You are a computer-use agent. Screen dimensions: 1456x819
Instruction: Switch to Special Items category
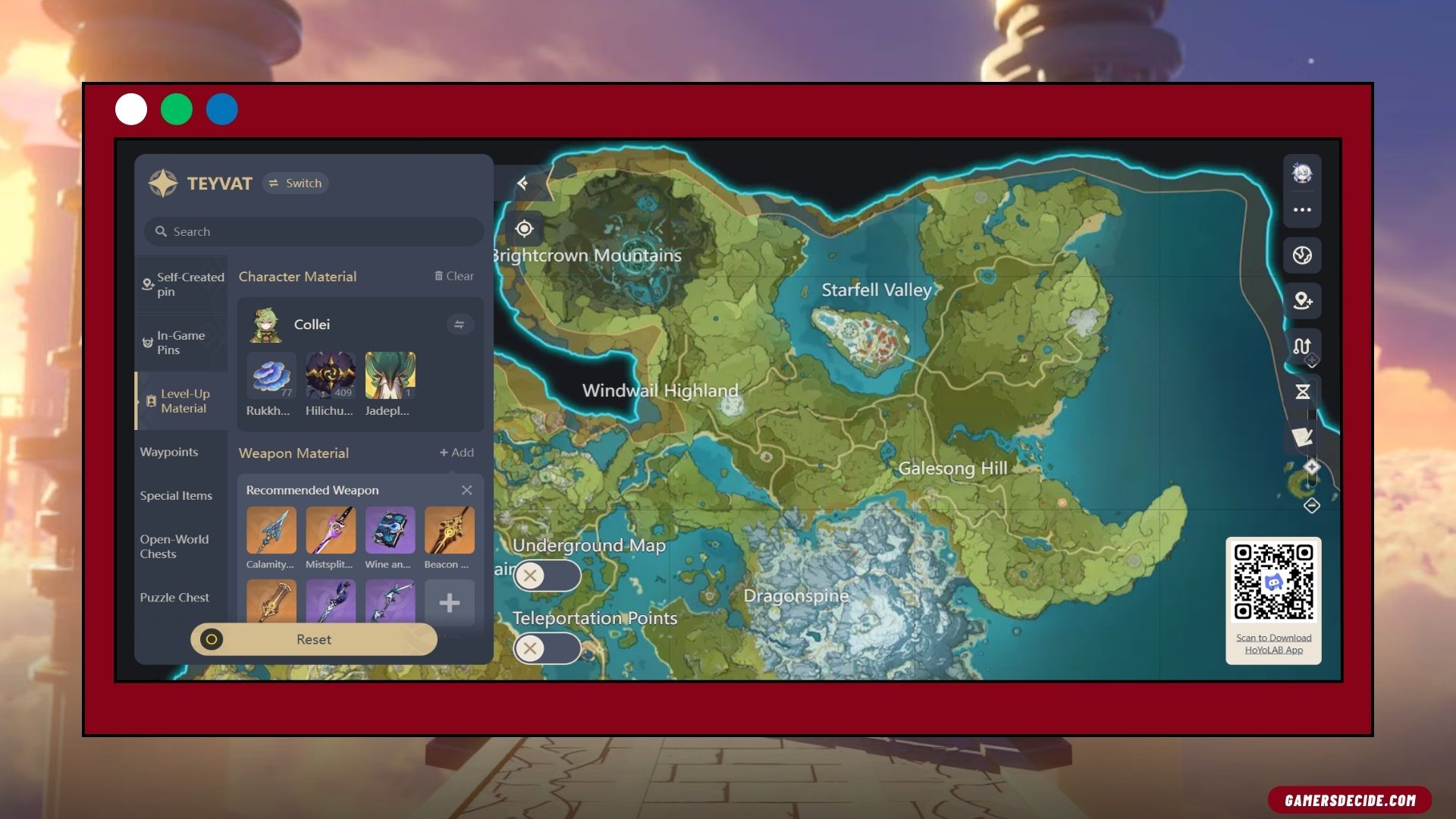click(176, 496)
